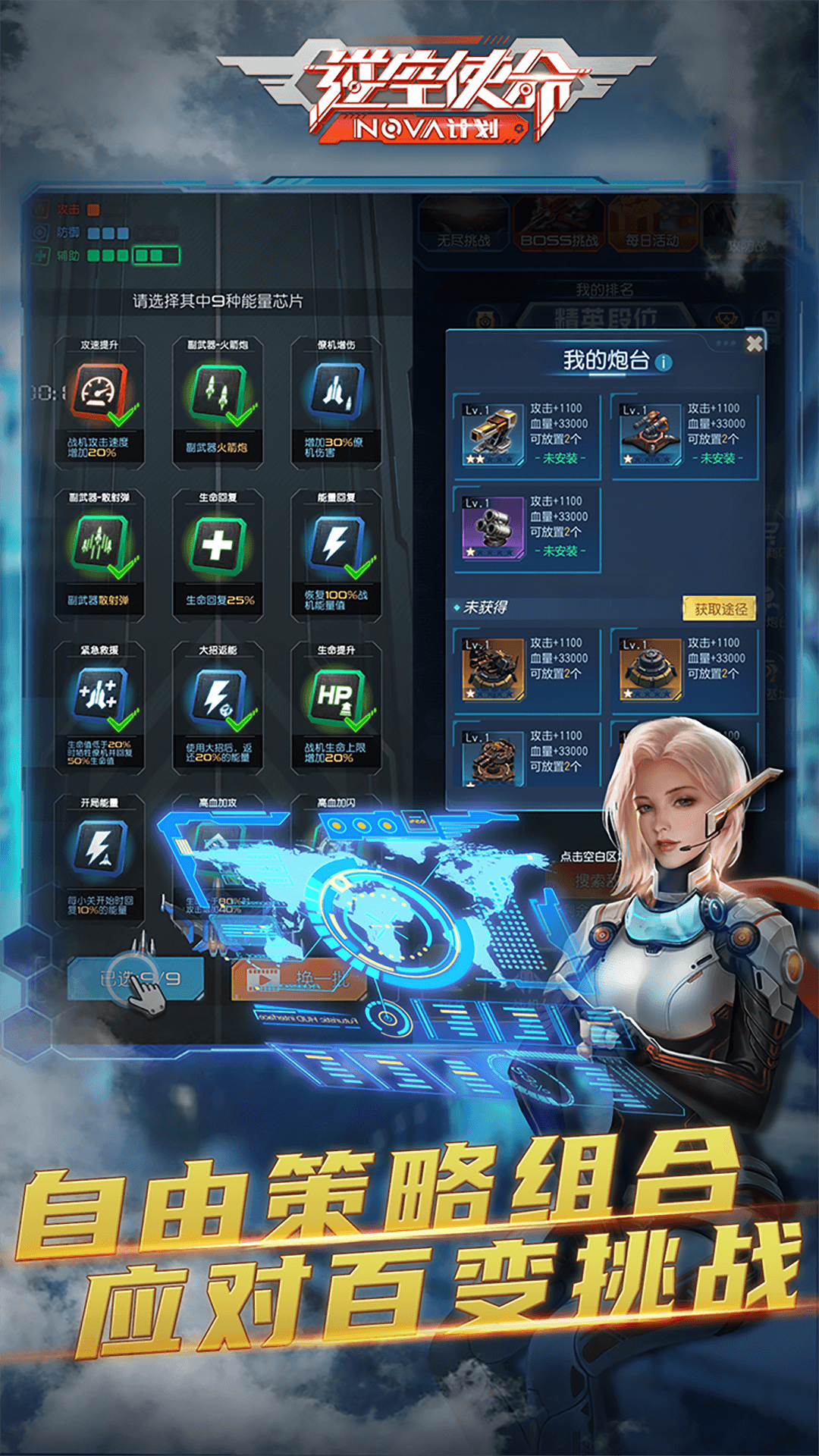This screenshot has width=819, height=1456.
Task: Select the 大招返能 energy refund chip
Action: click(x=218, y=698)
